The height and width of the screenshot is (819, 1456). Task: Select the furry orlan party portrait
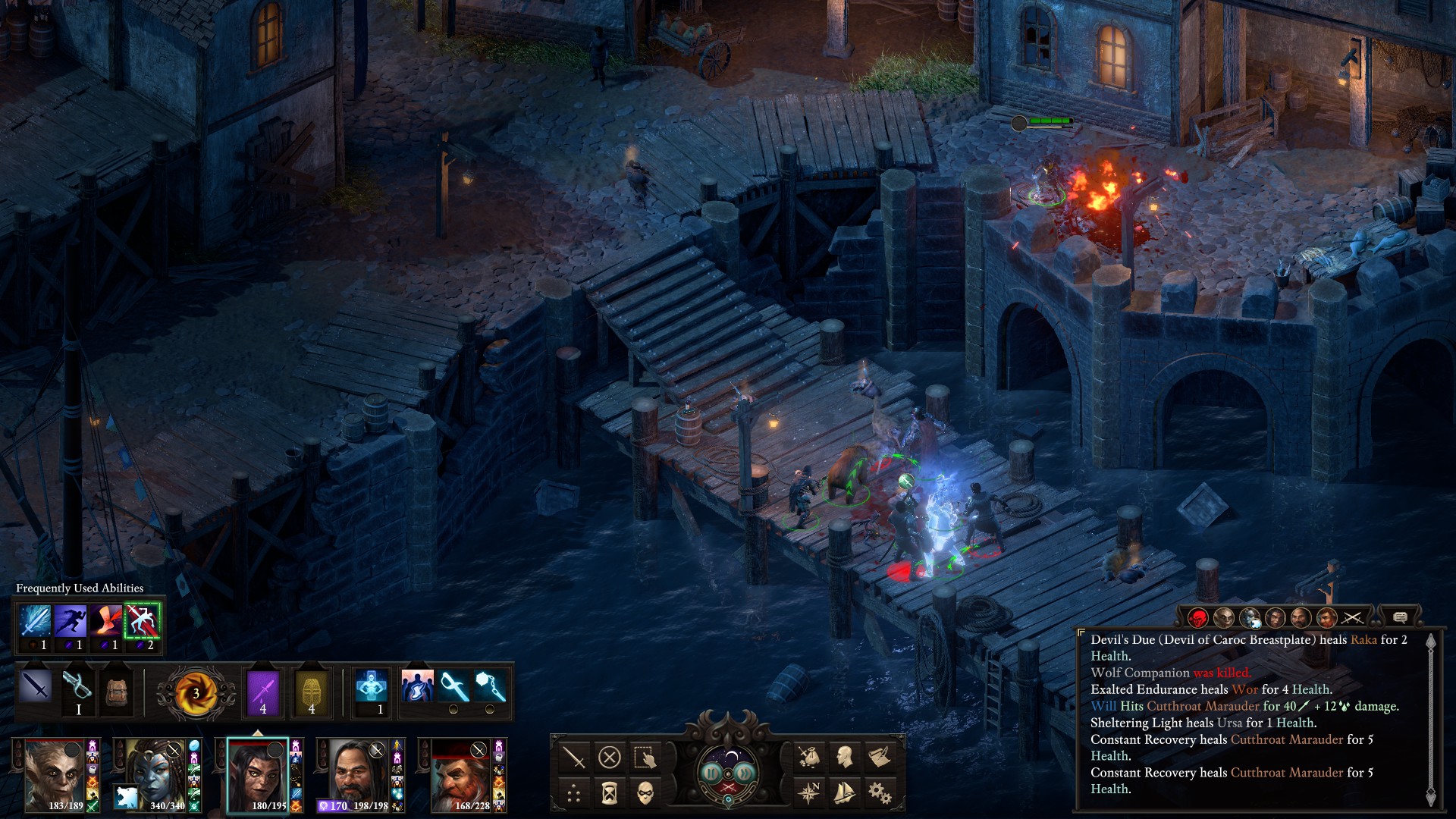click(55, 773)
